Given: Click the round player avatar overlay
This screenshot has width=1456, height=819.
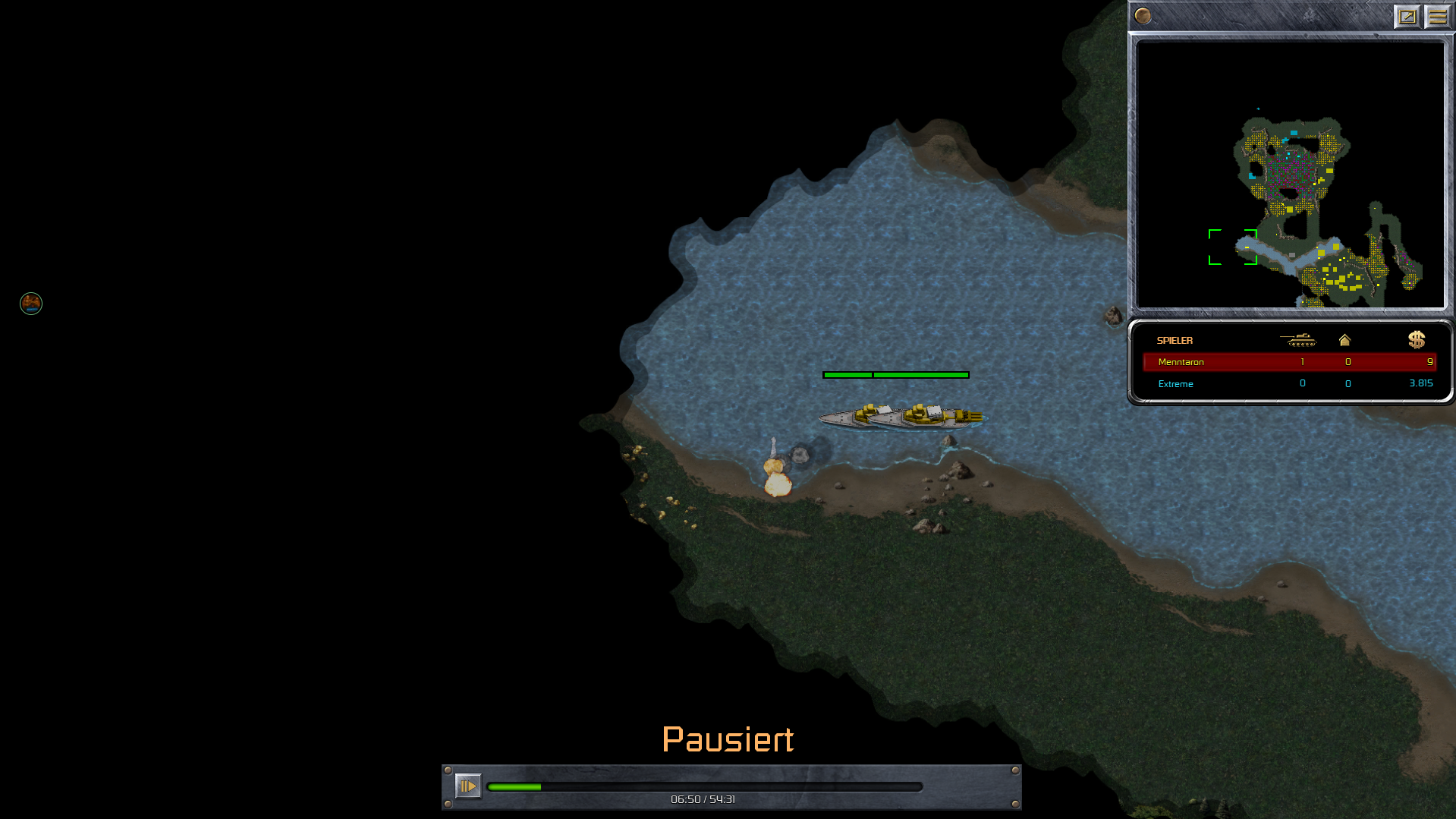Looking at the screenshot, I should coord(31,304).
